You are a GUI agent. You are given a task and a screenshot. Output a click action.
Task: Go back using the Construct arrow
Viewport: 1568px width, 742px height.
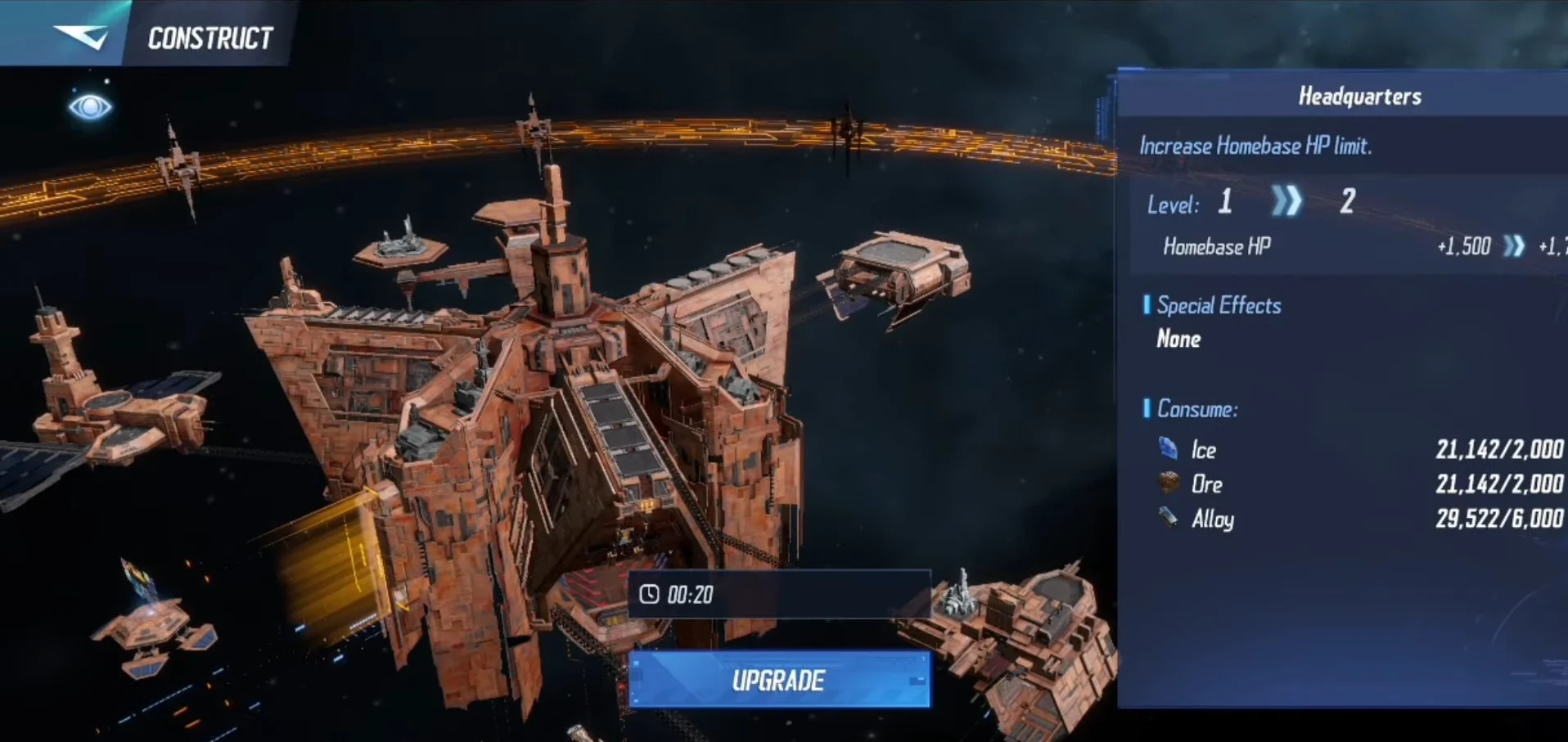[80, 36]
